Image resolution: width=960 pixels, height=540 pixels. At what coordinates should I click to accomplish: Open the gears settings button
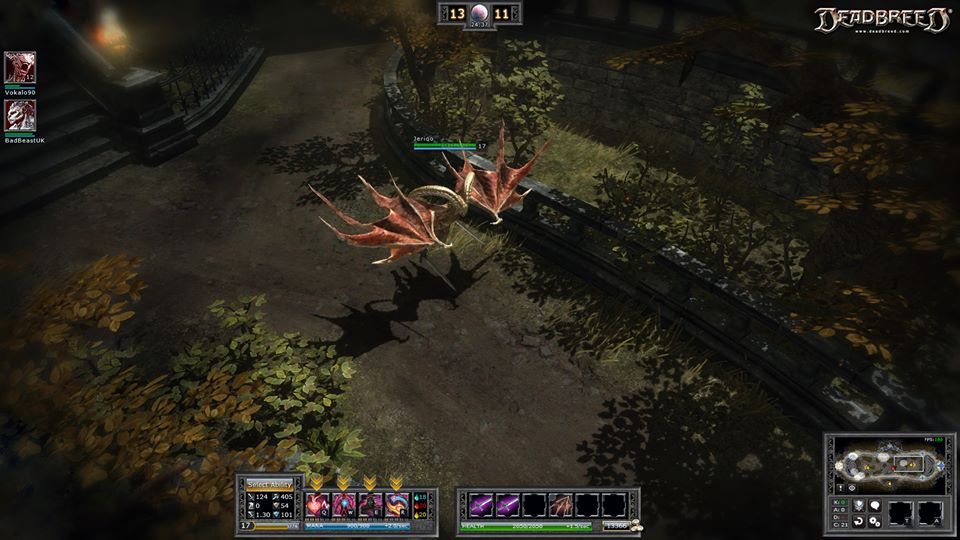pos(874,522)
